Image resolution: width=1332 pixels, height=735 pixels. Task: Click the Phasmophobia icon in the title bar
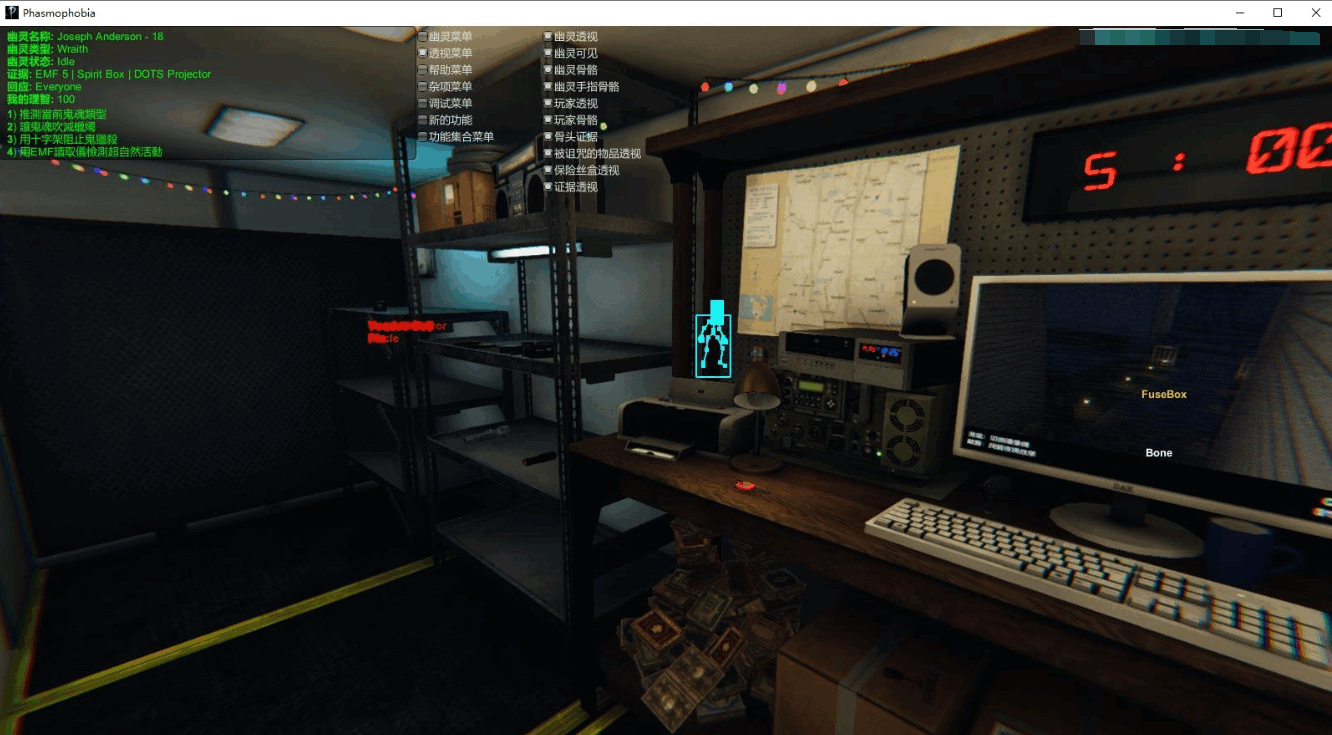click(11, 12)
